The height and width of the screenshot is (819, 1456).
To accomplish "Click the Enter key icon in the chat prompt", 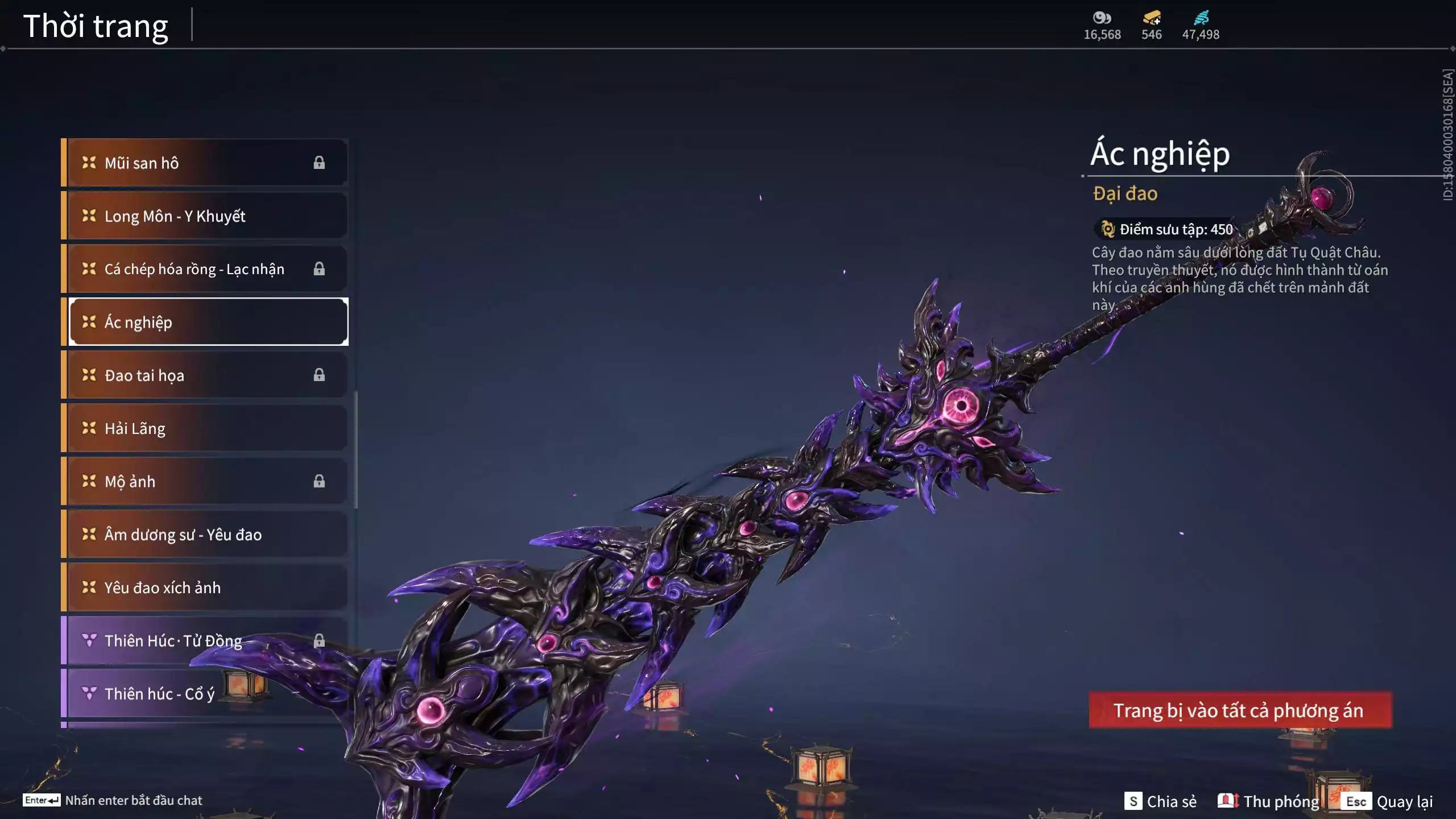I will tap(43, 800).
